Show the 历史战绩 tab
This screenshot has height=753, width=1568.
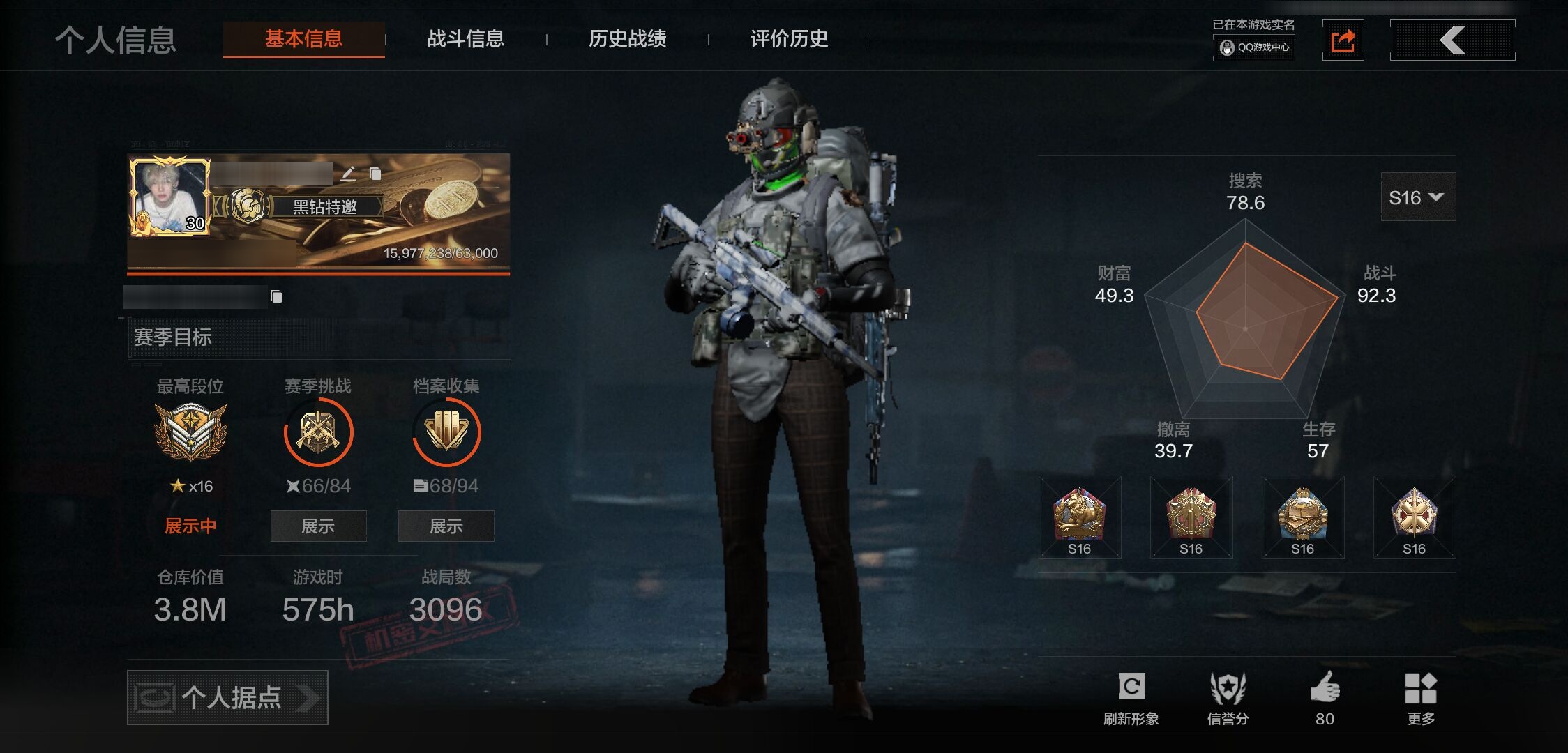pyautogui.click(x=627, y=39)
